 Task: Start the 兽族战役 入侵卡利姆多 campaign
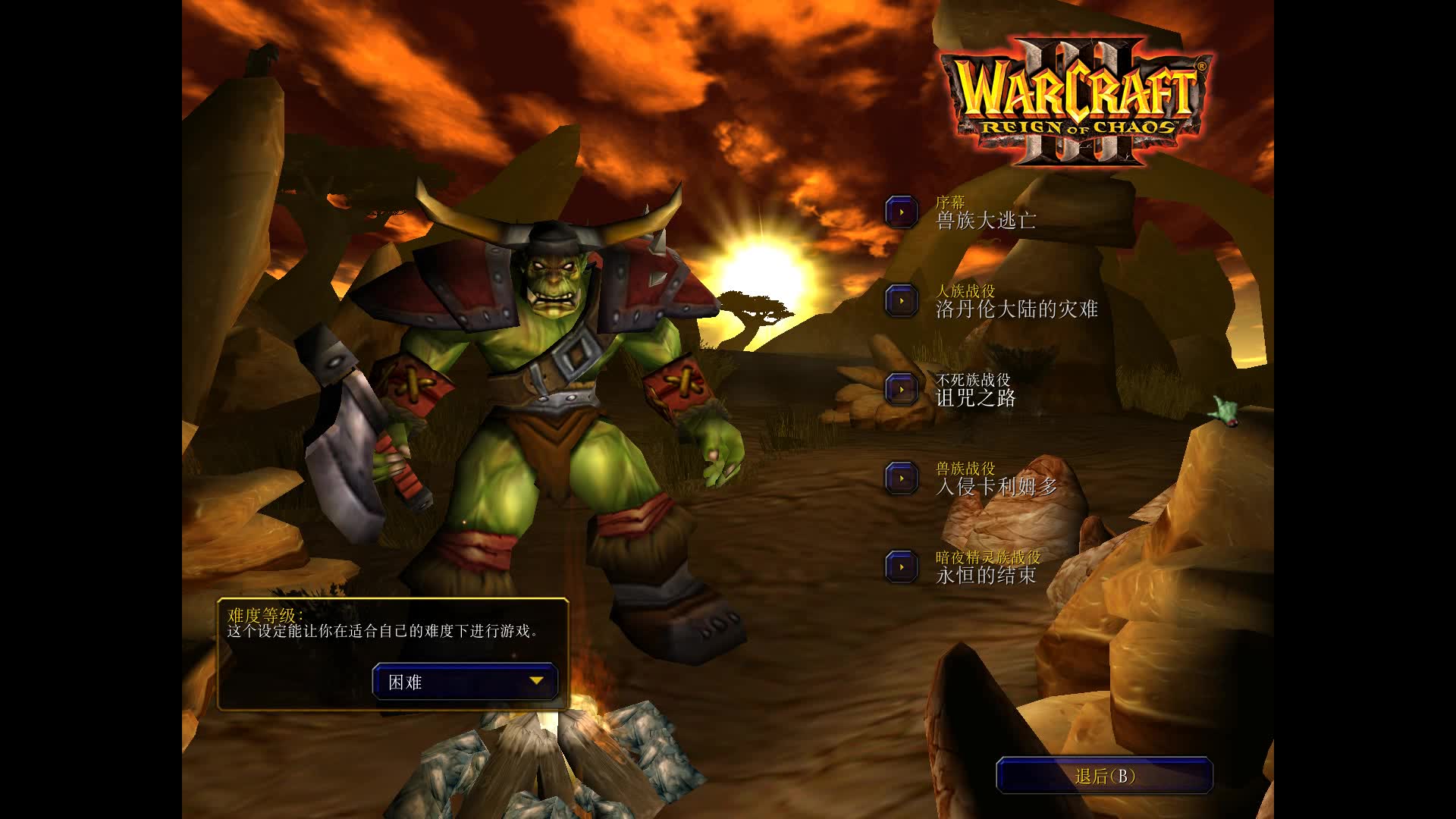tap(902, 479)
